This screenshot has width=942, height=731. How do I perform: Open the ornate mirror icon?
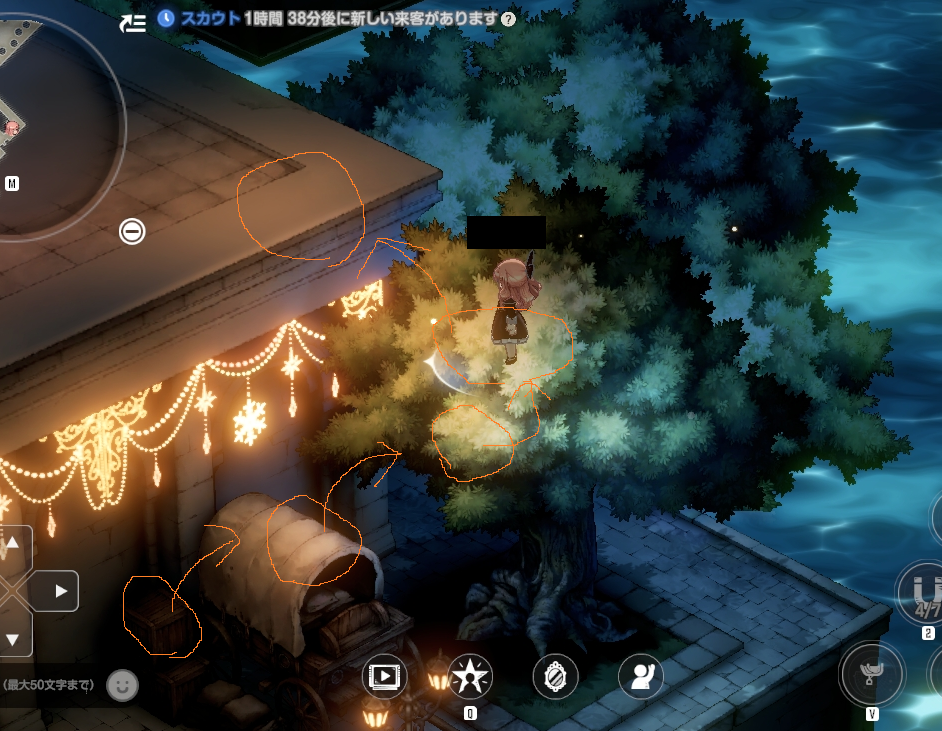click(555, 677)
